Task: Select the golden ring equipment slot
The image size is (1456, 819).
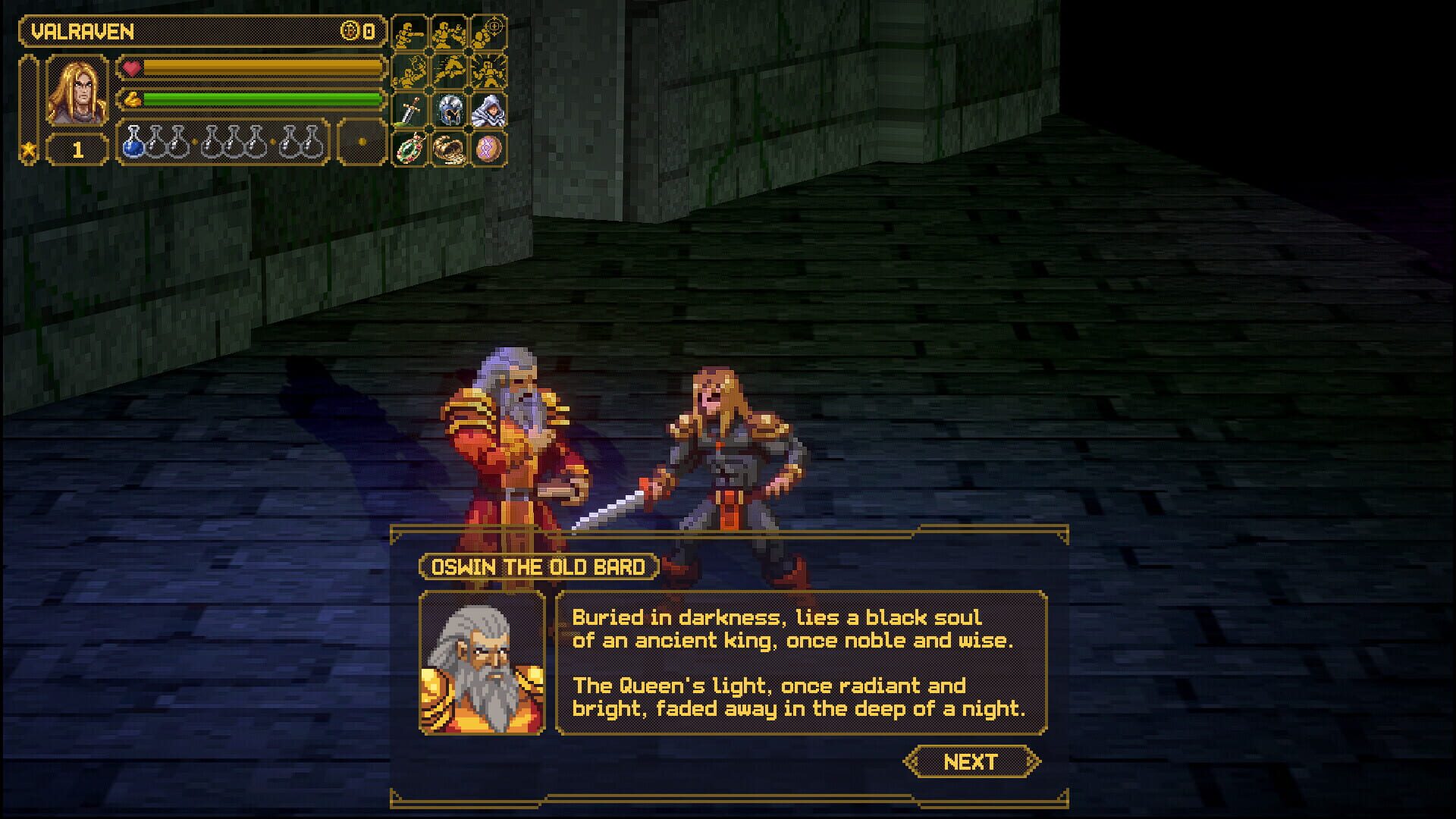Action: tap(450, 149)
